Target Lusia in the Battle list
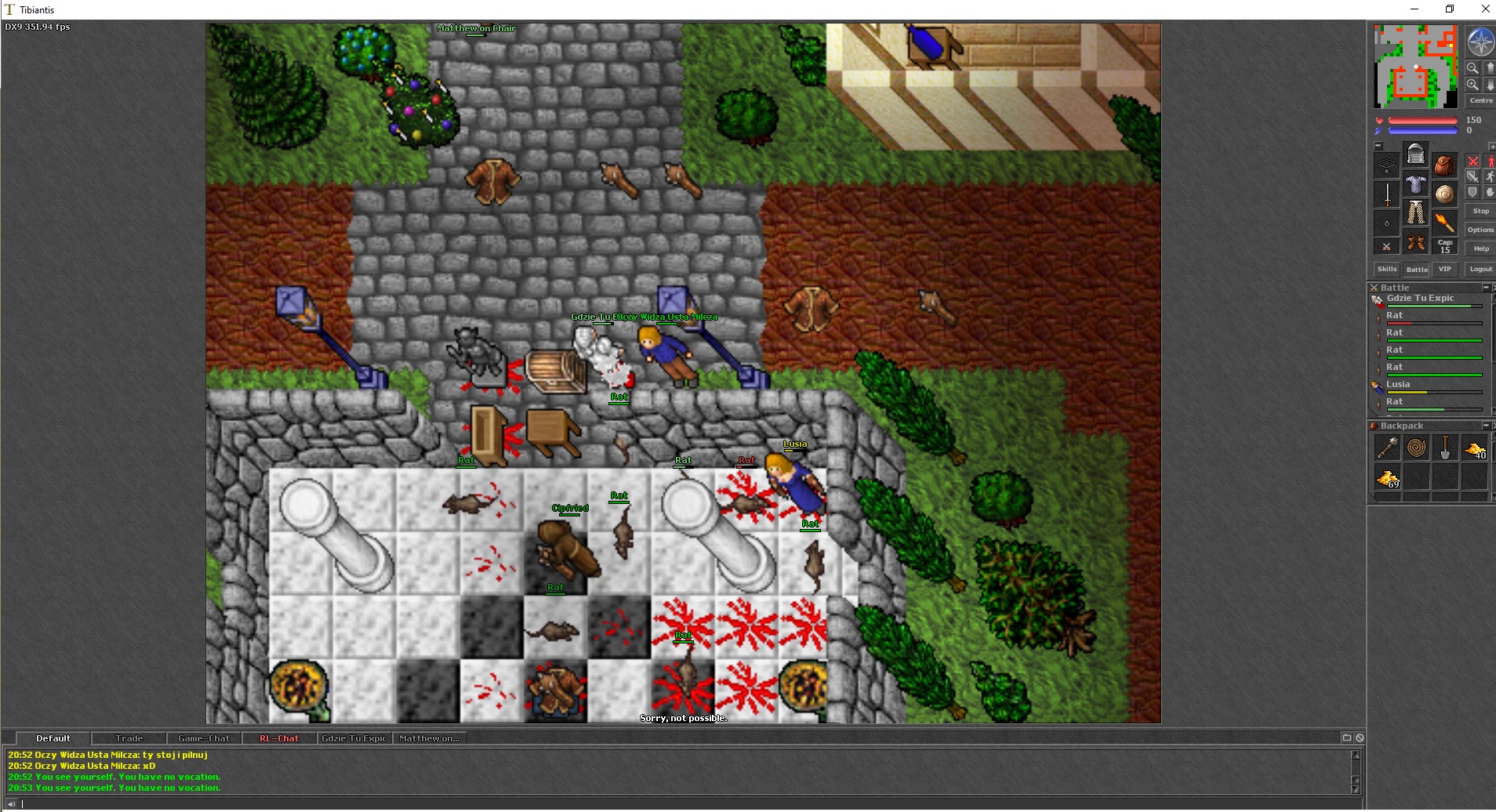This screenshot has height=812, width=1496. tap(1398, 385)
